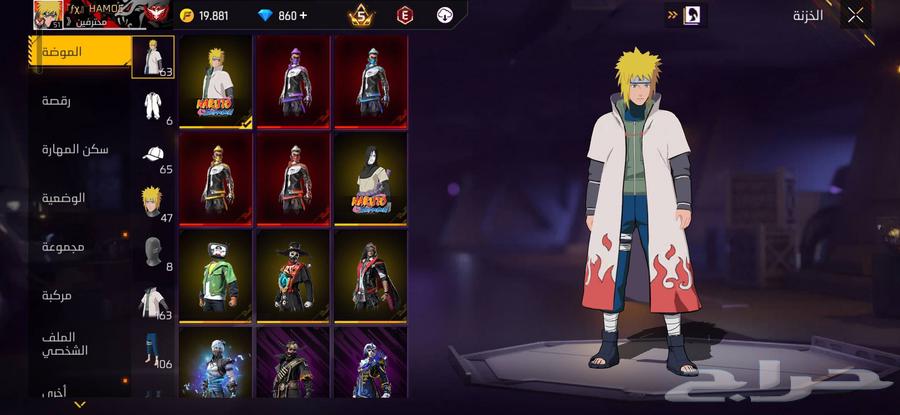Show the face mask category
The height and width of the screenshot is (415, 900).
click(153, 251)
